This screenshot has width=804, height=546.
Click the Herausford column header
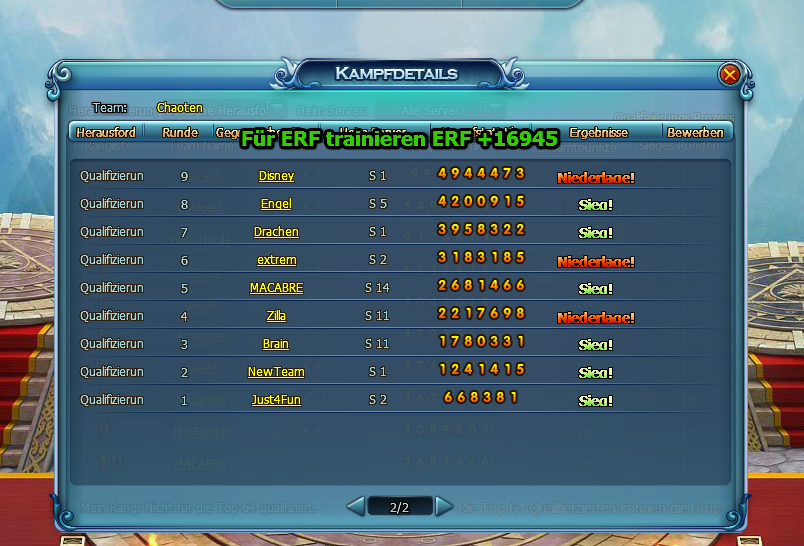pos(106,132)
